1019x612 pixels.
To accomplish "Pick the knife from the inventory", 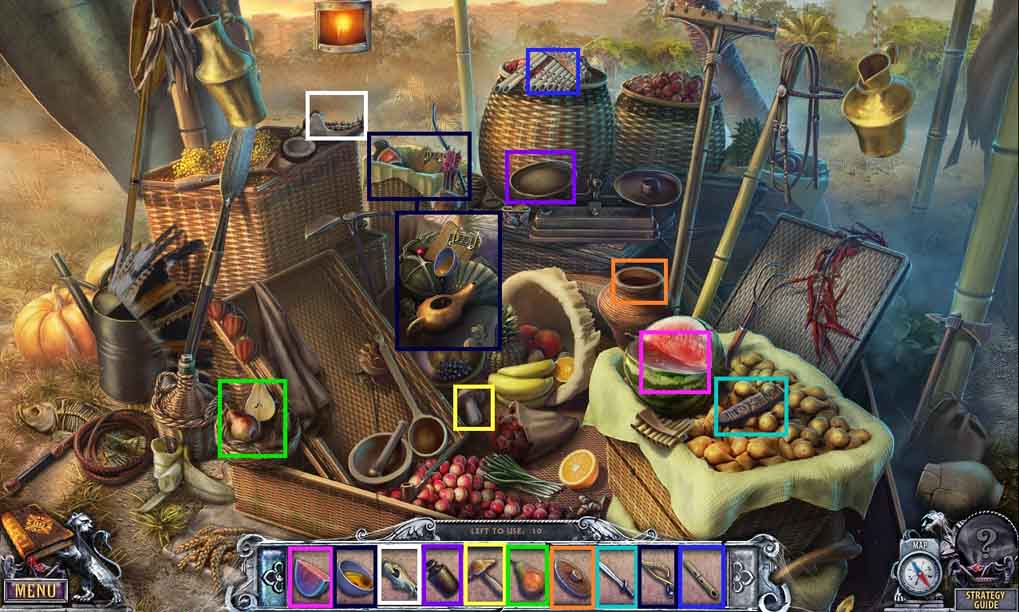I will (x=616, y=576).
